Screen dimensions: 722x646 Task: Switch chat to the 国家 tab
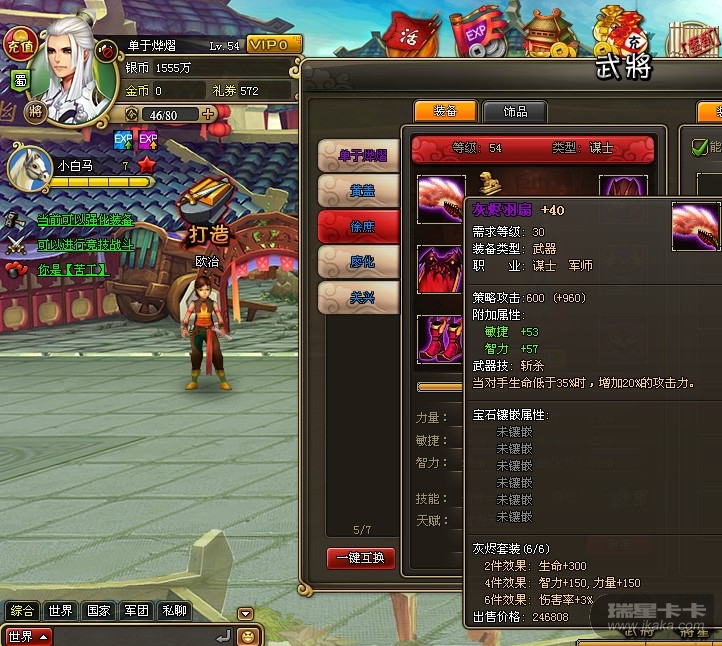point(98,611)
